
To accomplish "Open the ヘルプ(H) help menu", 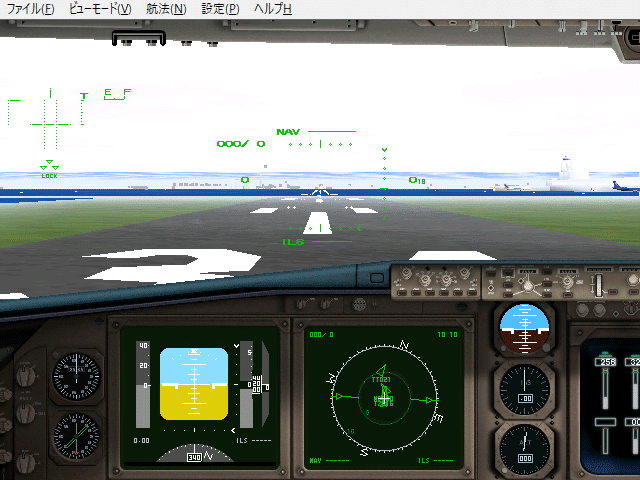I will 273,9.
